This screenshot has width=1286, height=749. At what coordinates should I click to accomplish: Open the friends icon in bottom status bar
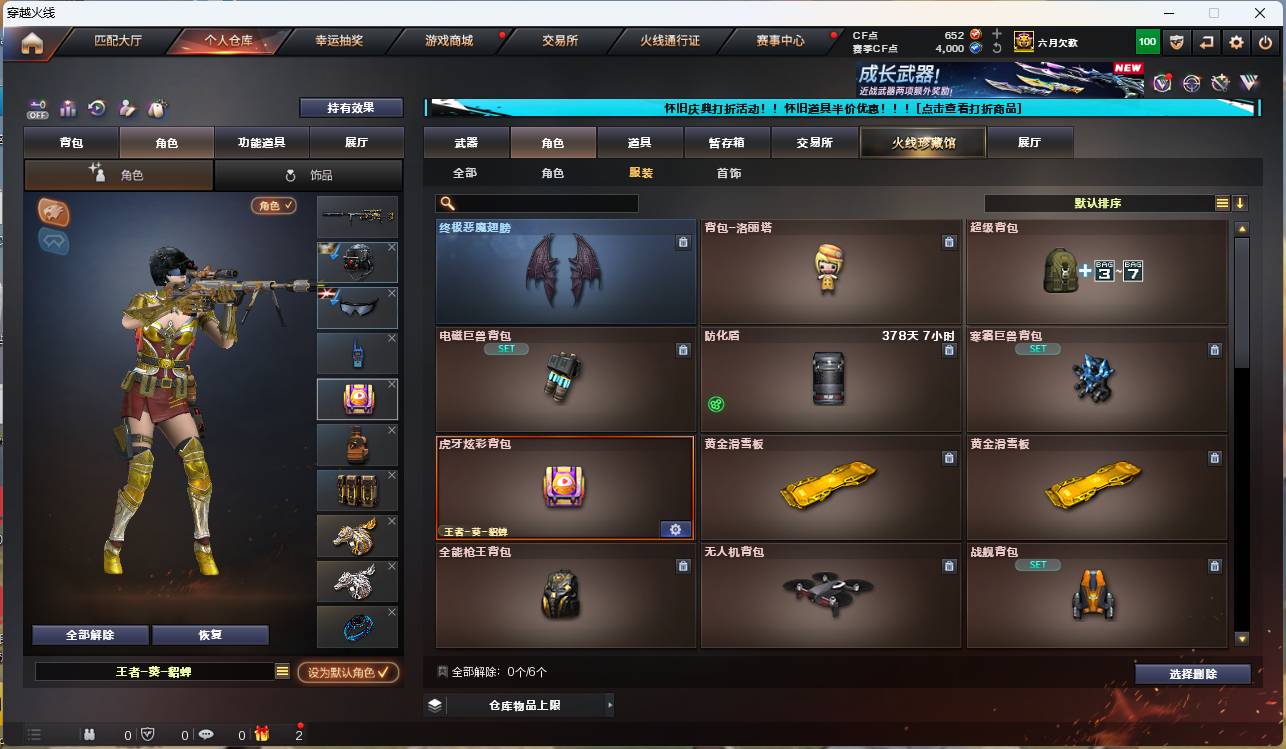[89, 735]
